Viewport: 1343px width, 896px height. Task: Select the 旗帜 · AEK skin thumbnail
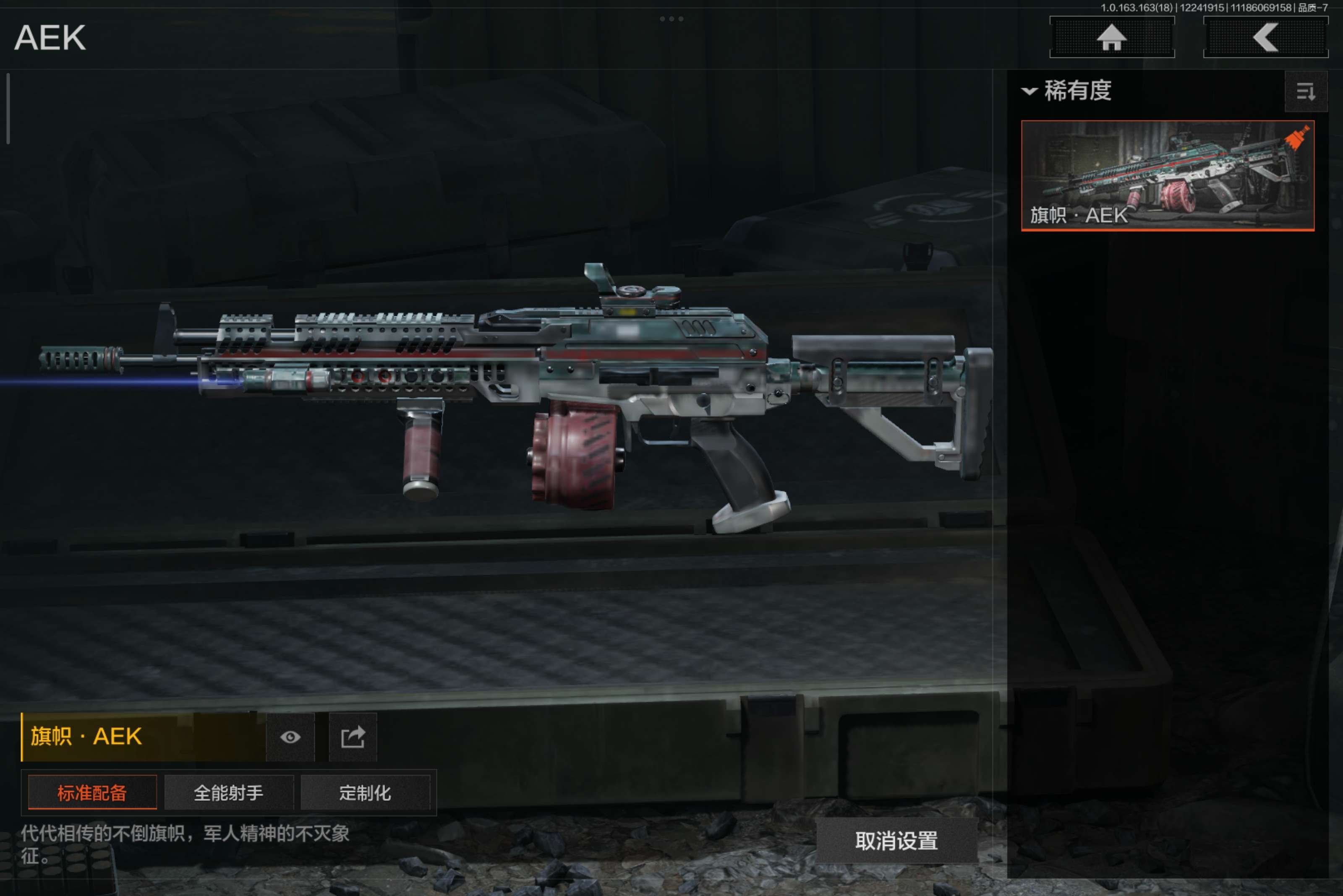pos(1167,175)
